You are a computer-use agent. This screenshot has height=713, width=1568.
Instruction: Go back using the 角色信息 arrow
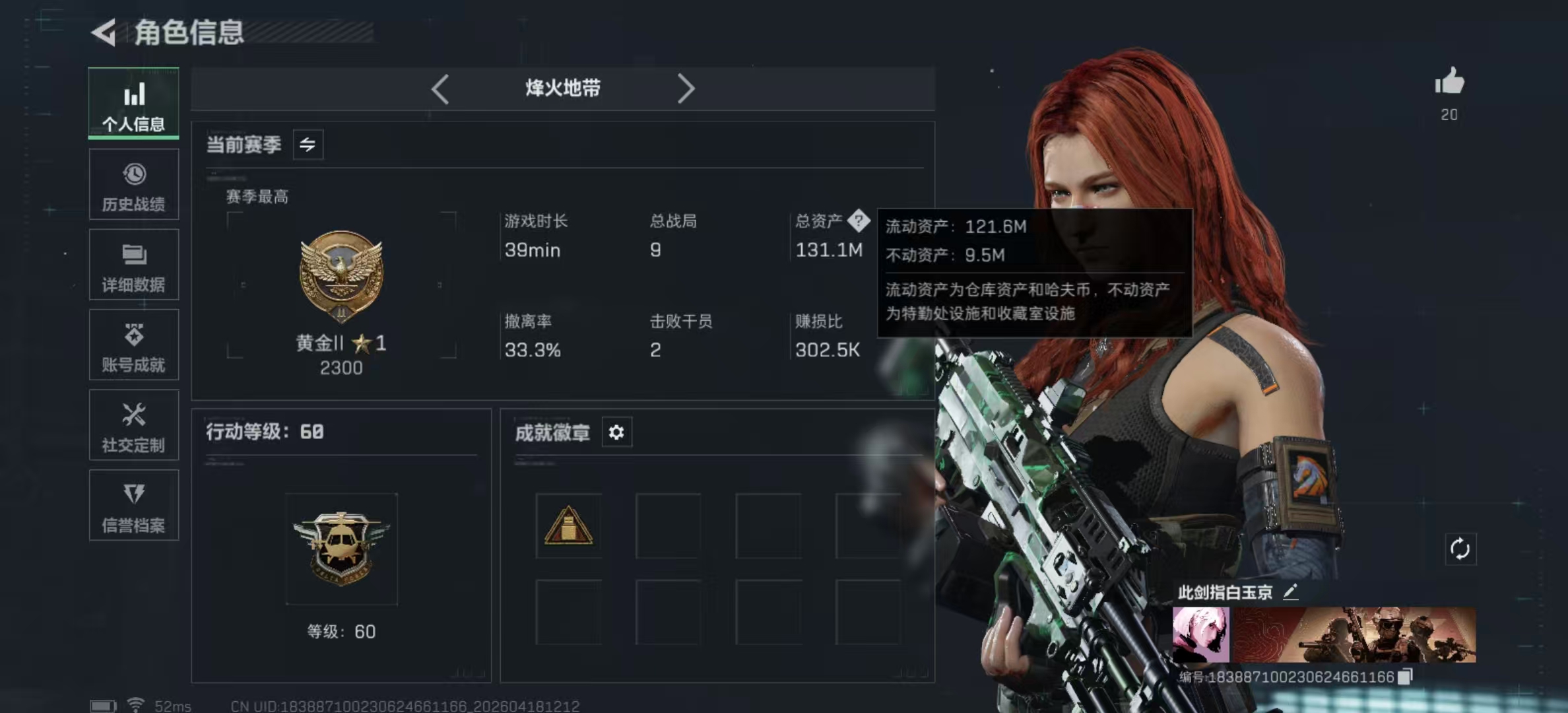104,33
